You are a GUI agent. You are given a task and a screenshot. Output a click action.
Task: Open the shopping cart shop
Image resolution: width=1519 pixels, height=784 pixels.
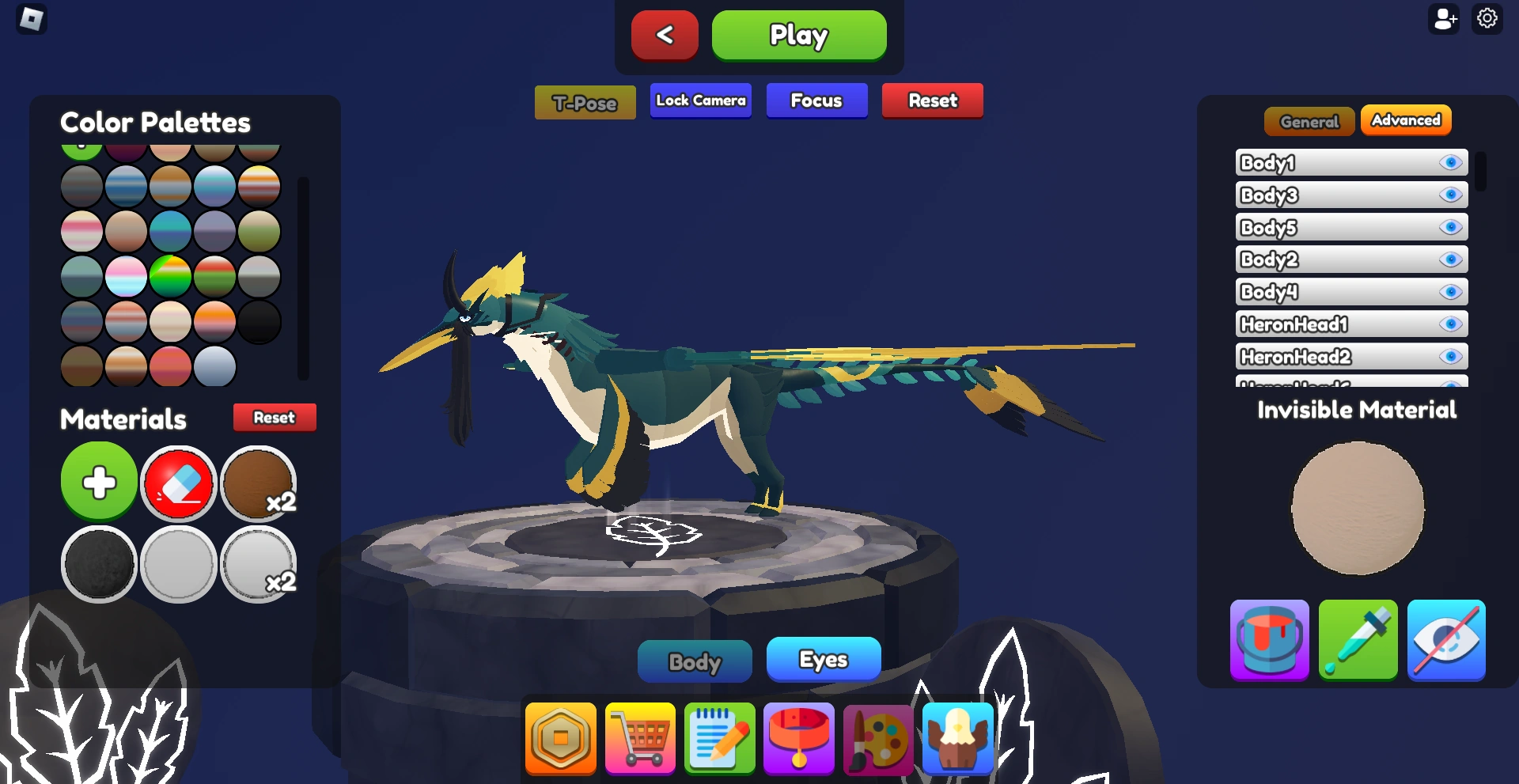640,739
